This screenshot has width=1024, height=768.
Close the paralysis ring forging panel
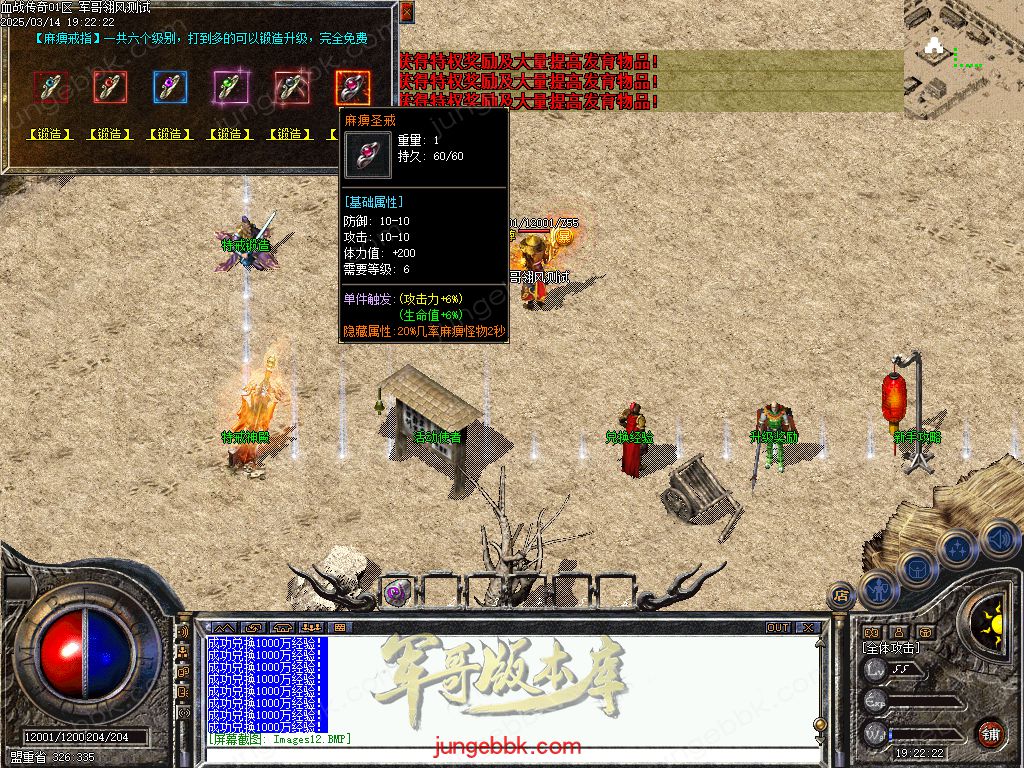[x=406, y=12]
